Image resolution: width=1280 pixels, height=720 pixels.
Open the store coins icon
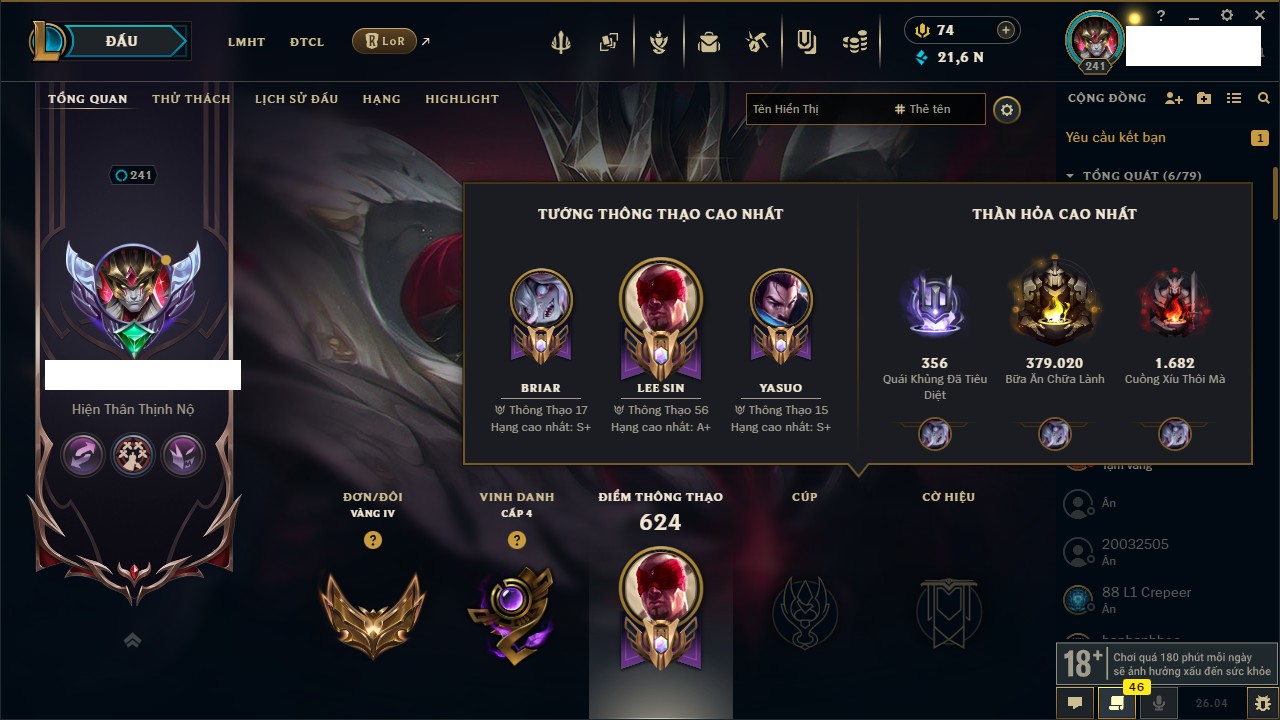[854, 42]
